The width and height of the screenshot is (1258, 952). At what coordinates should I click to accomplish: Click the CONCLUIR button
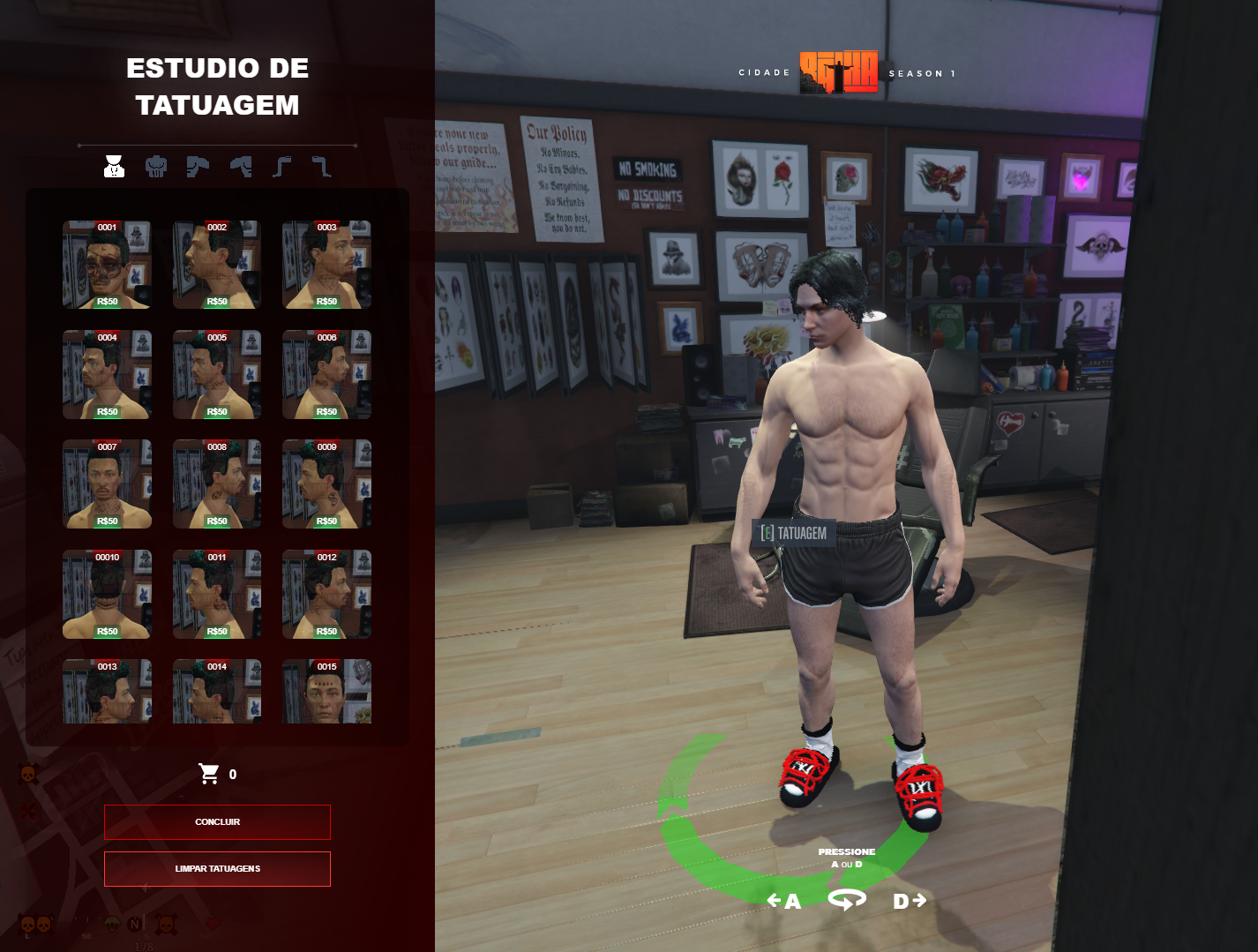click(217, 822)
